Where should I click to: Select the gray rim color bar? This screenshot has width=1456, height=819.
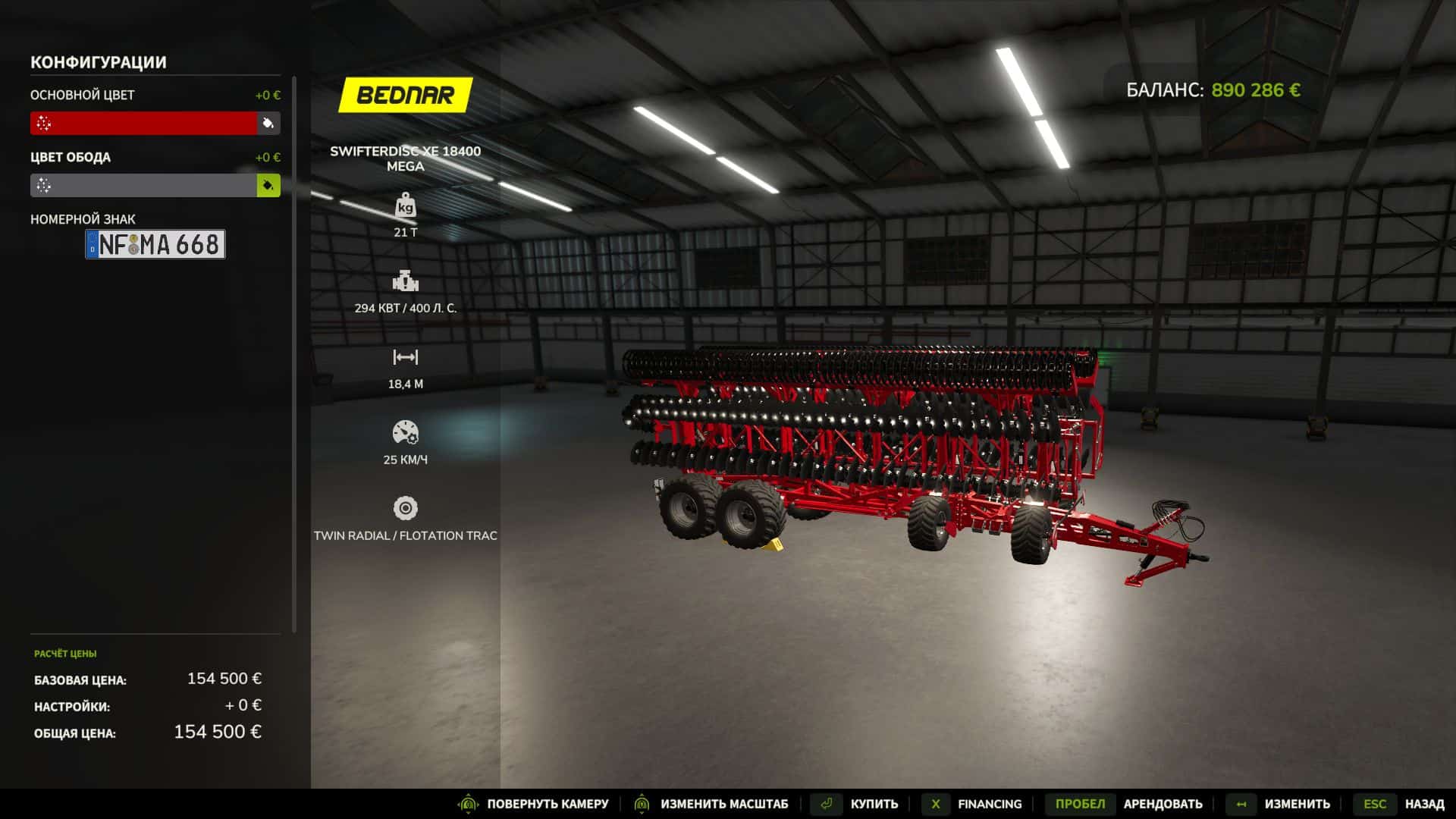pyautogui.click(x=143, y=185)
